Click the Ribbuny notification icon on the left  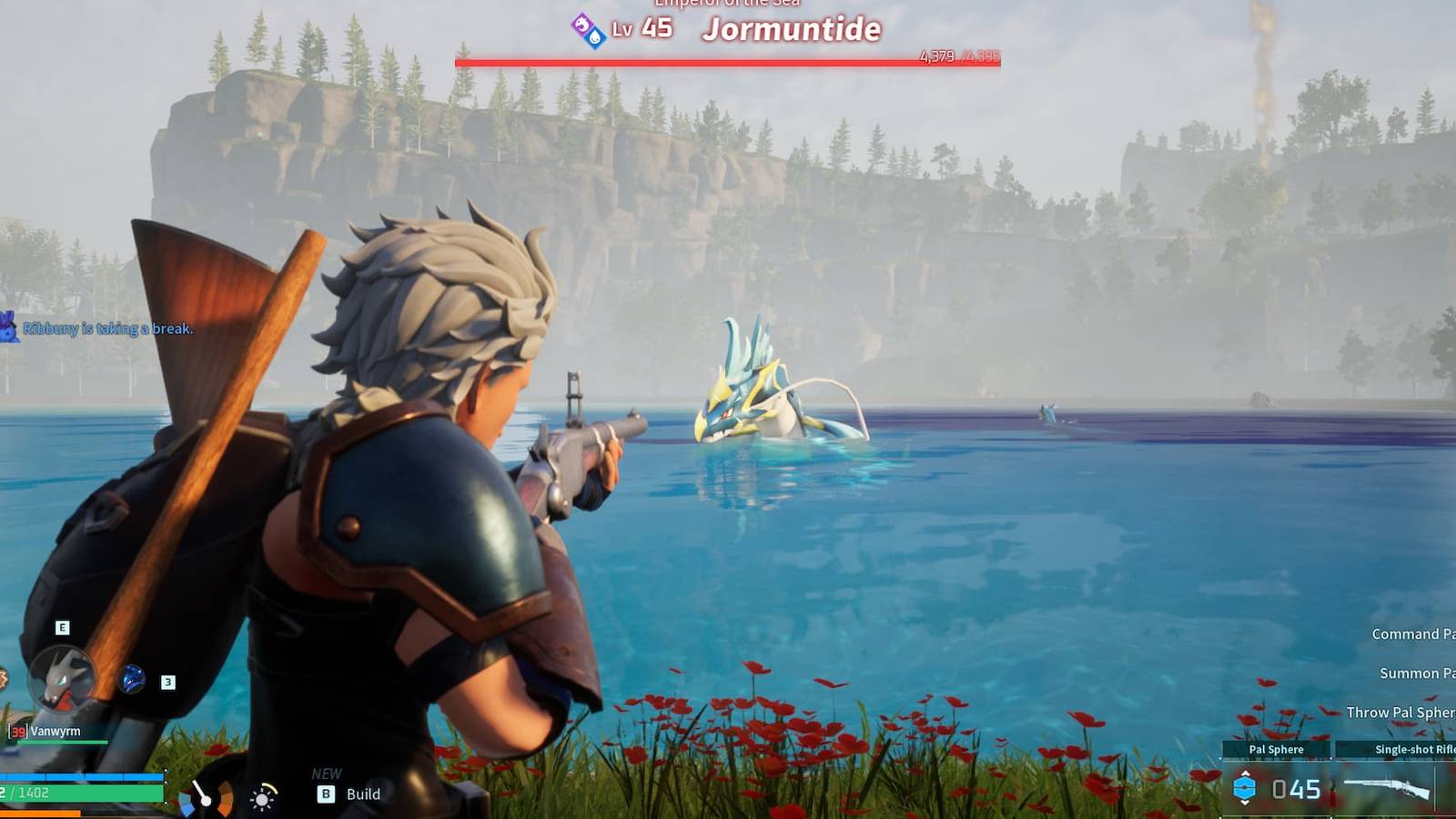coord(9,326)
